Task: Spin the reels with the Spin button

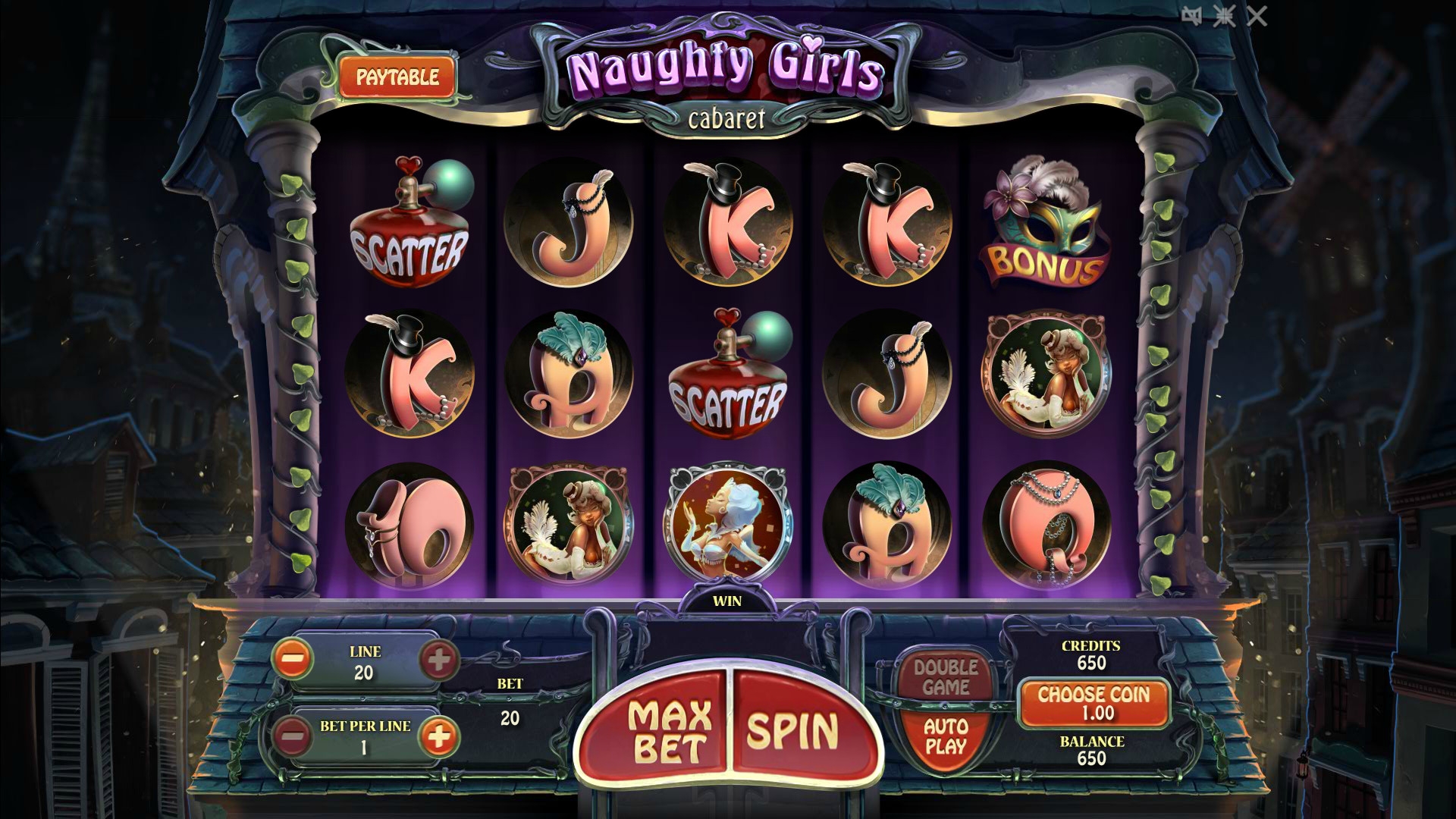Action: click(793, 730)
